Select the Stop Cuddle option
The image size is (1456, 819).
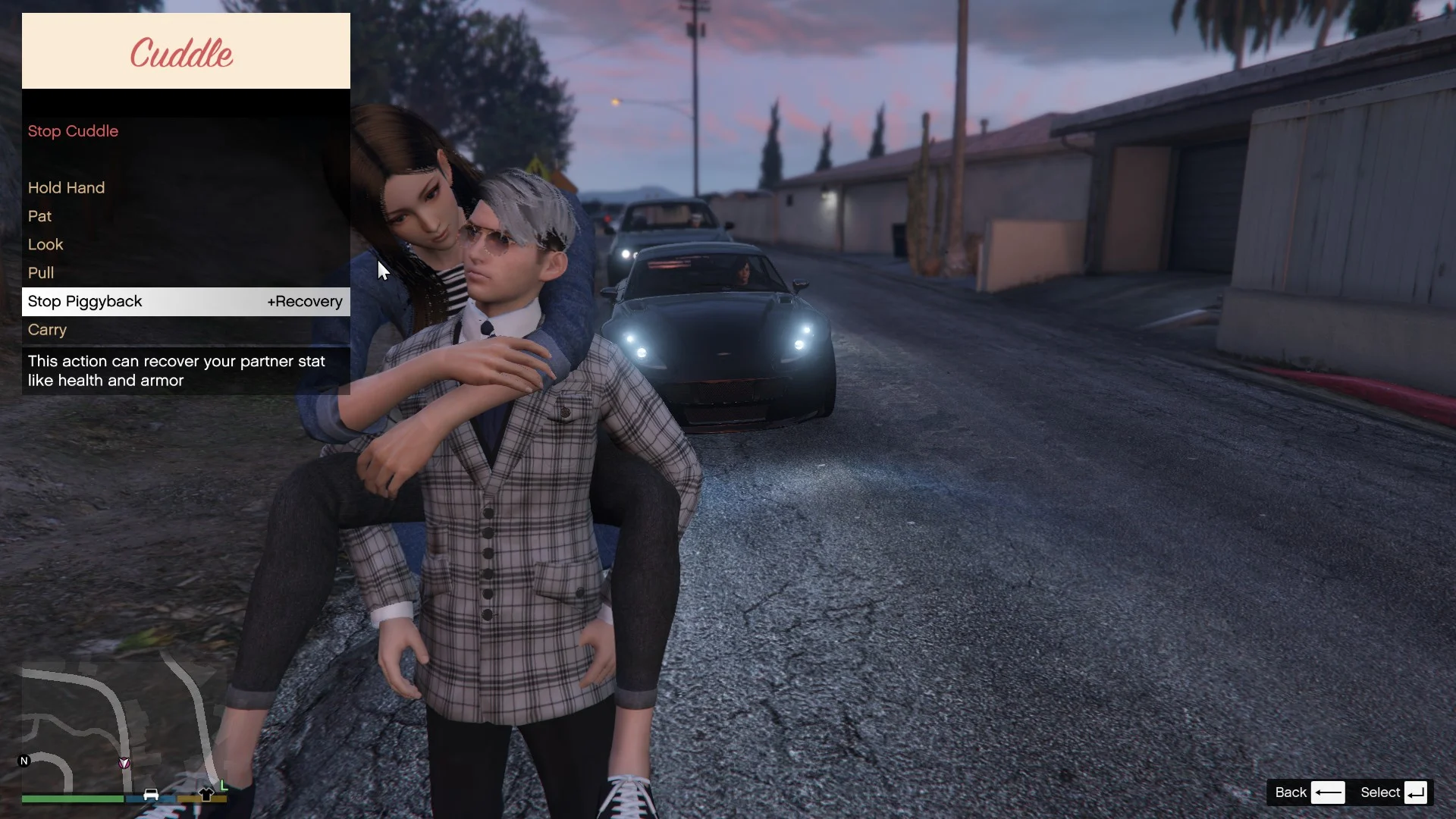point(74,131)
